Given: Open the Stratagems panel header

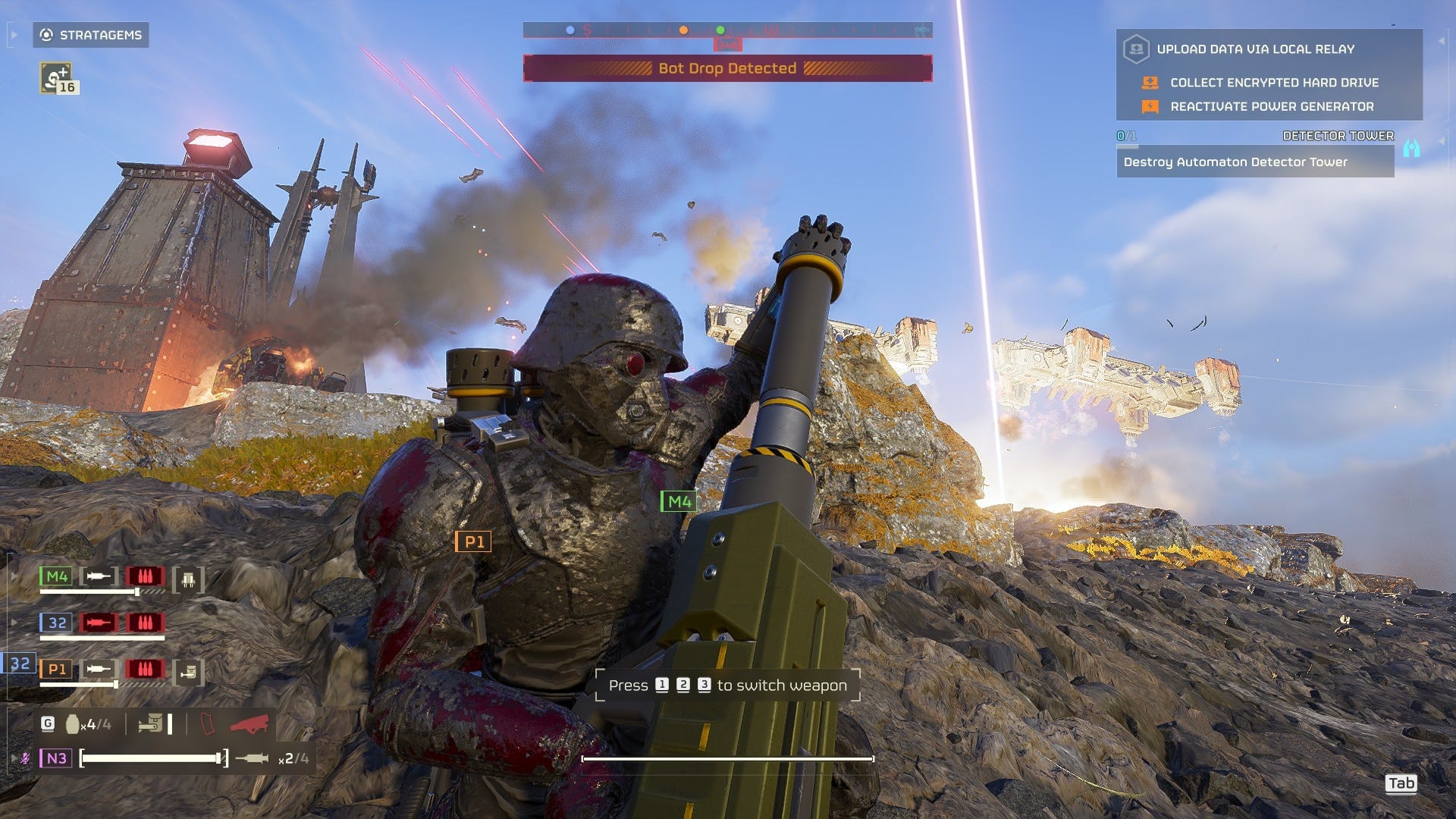Looking at the screenshot, I should click(x=91, y=35).
